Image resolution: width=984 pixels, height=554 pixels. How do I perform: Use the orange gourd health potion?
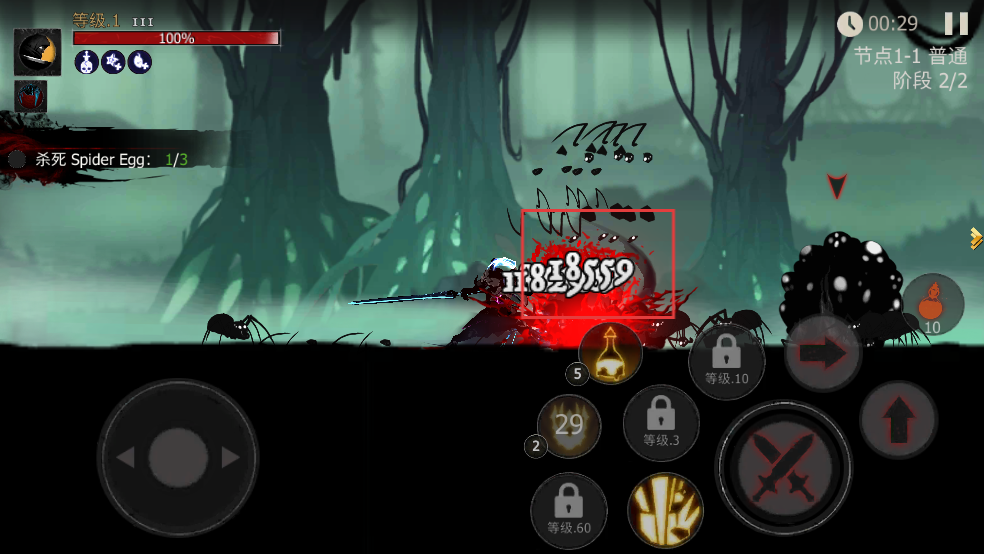point(933,305)
